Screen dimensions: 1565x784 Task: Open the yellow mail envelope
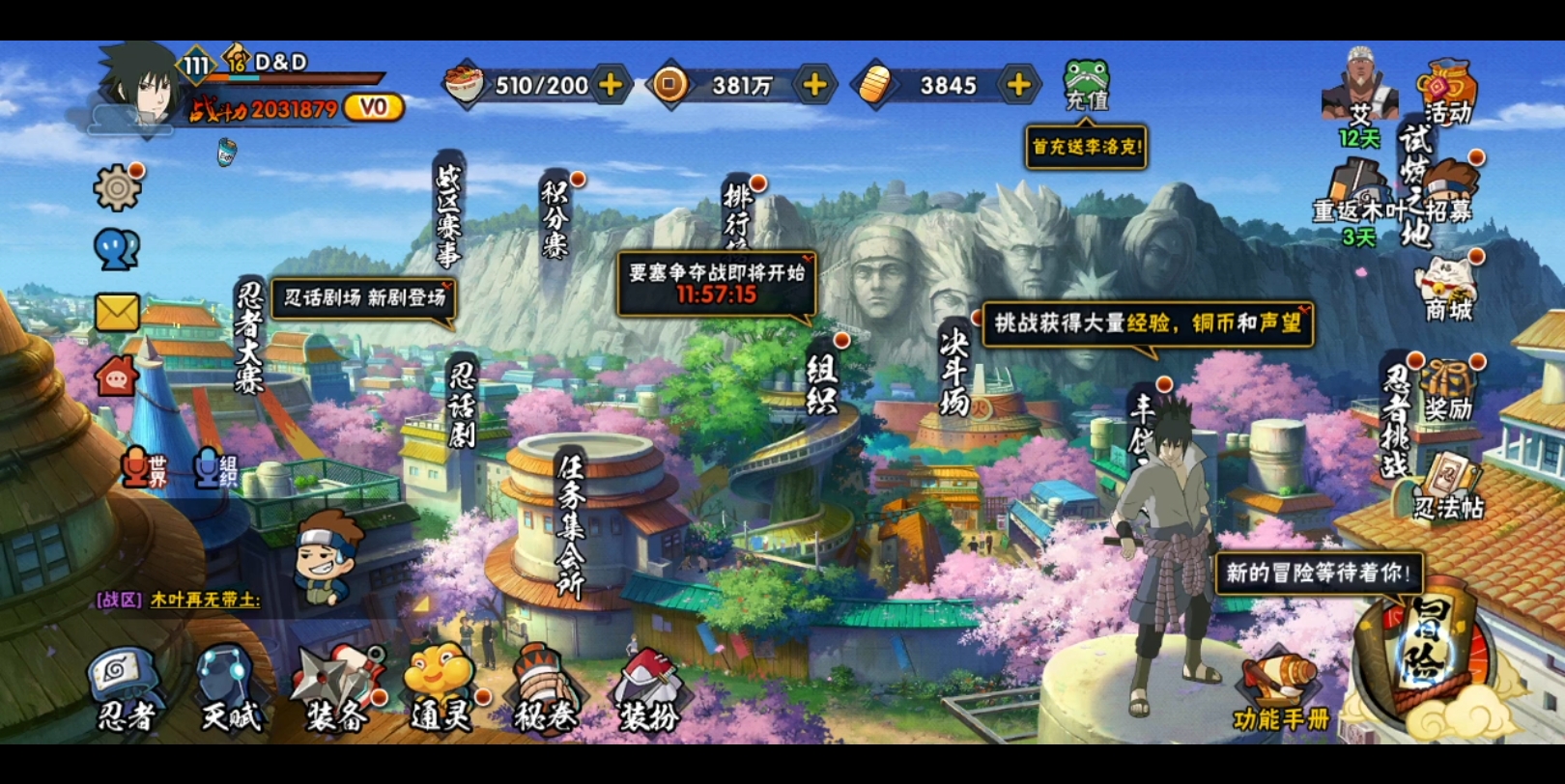tap(117, 313)
